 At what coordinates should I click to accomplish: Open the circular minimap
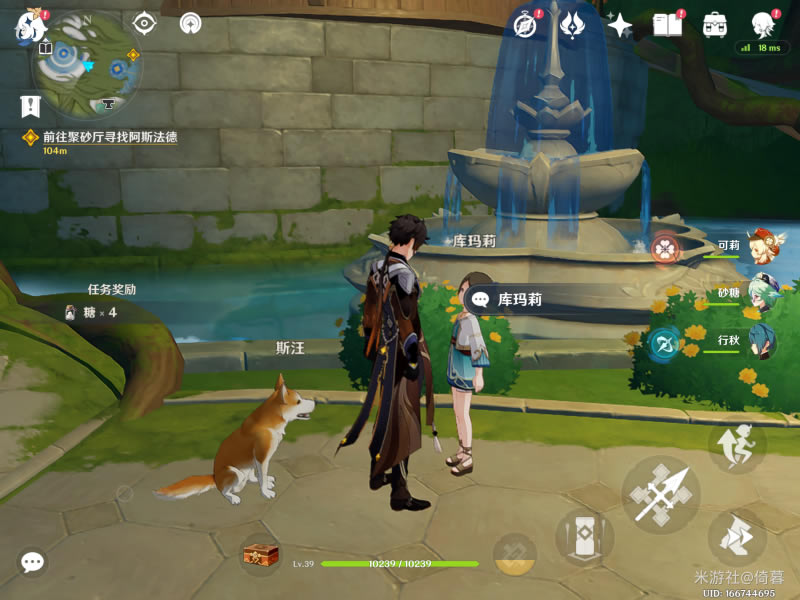87,64
